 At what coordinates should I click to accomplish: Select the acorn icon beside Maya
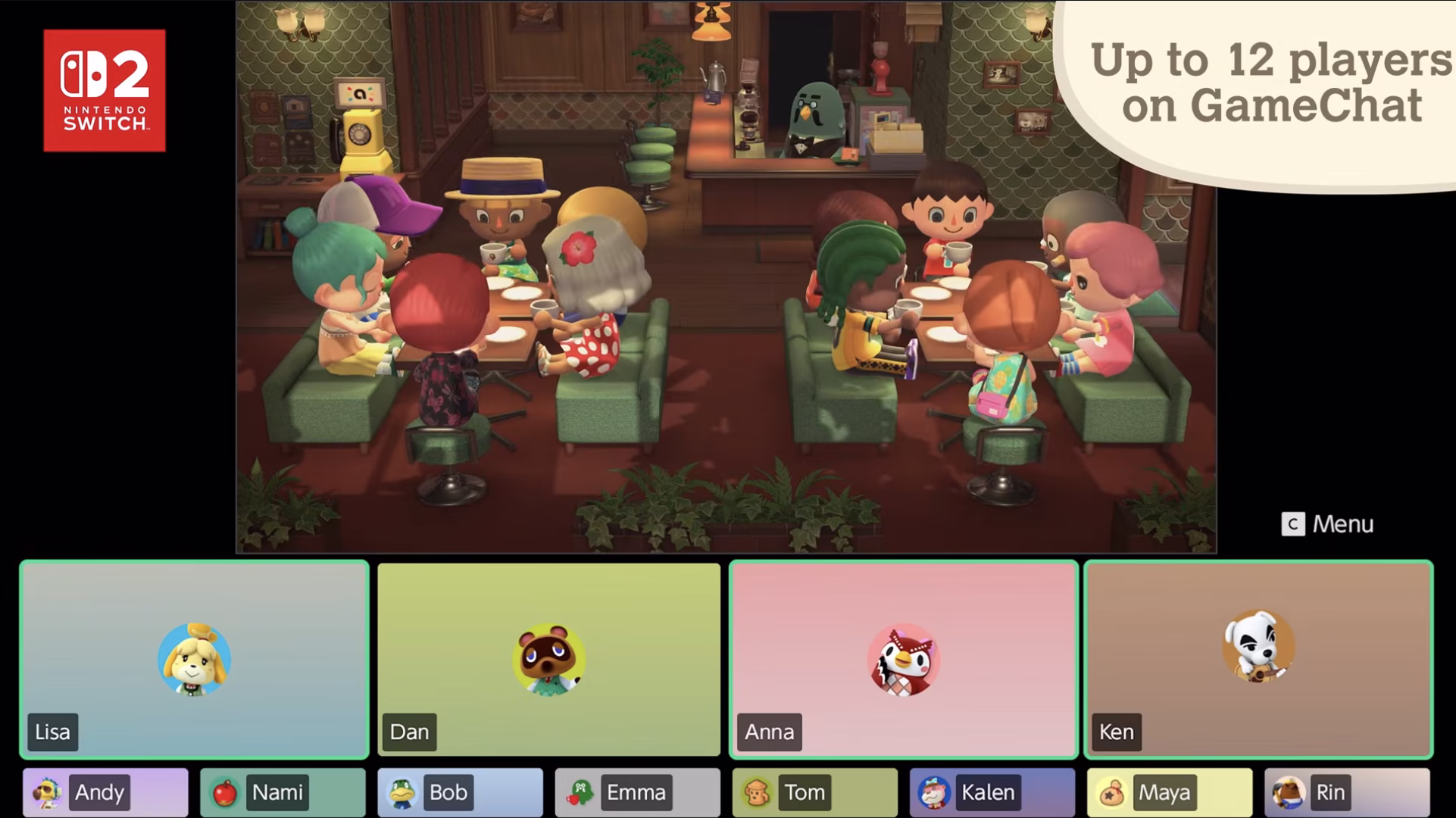tap(1108, 792)
